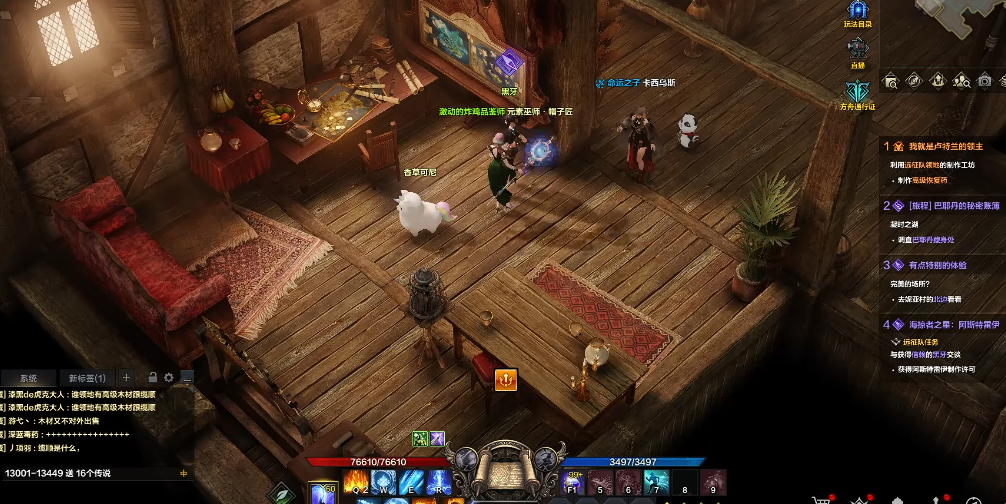Open the 方舟通行证 Ark Pass icon

pos(858,91)
